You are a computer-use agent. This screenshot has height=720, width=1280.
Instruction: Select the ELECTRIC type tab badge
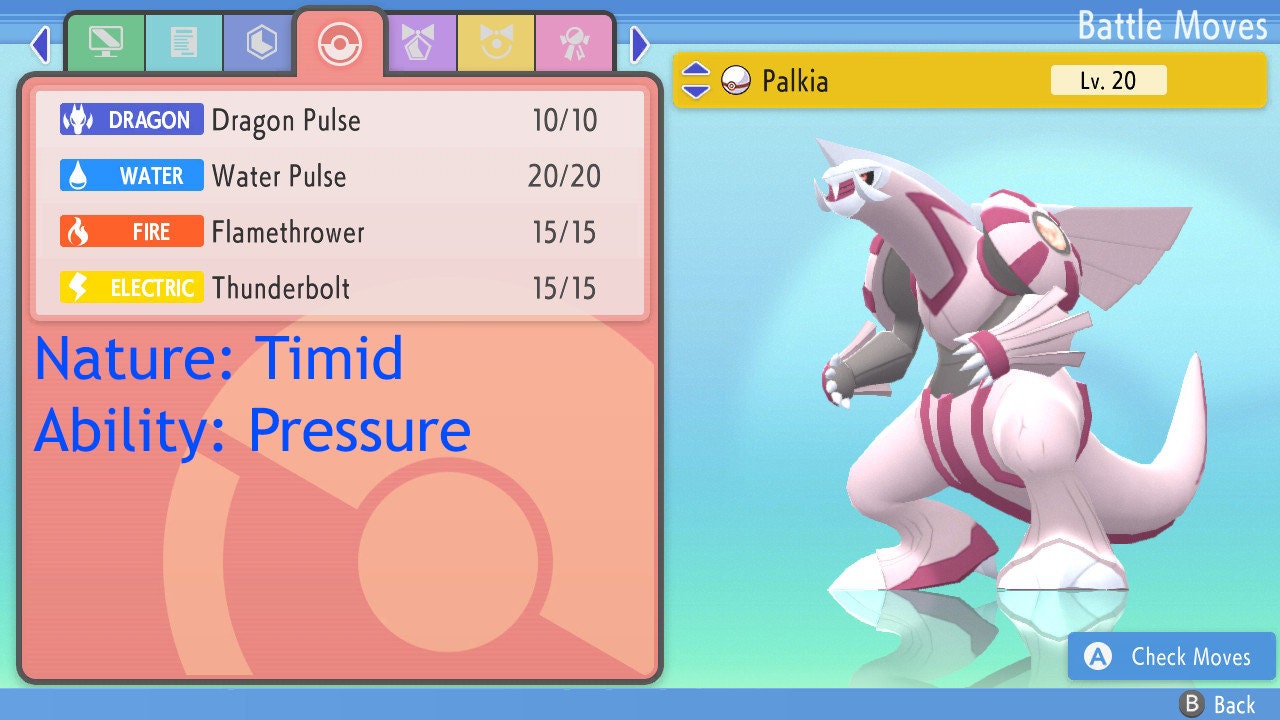tap(131, 287)
